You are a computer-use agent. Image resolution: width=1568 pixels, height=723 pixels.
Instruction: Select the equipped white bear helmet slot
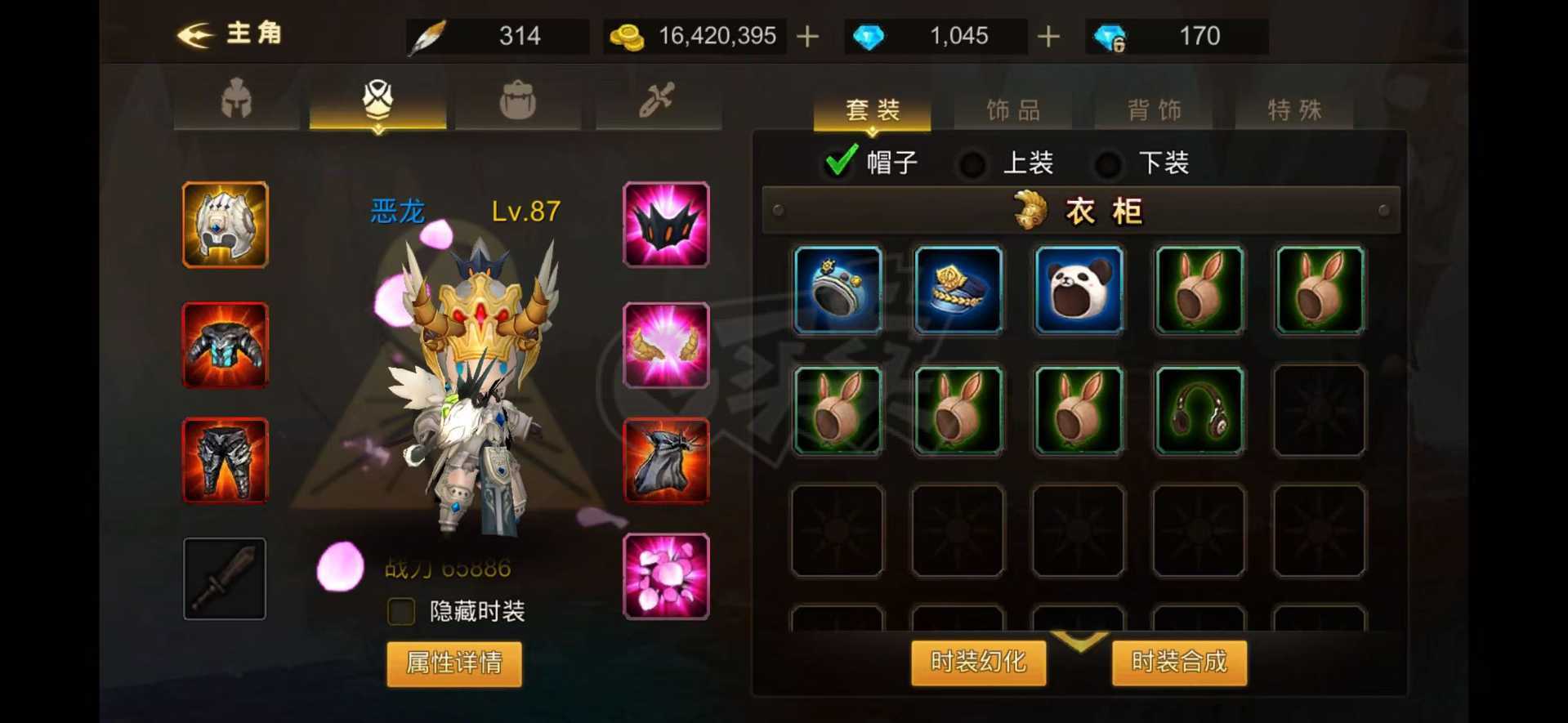point(224,224)
